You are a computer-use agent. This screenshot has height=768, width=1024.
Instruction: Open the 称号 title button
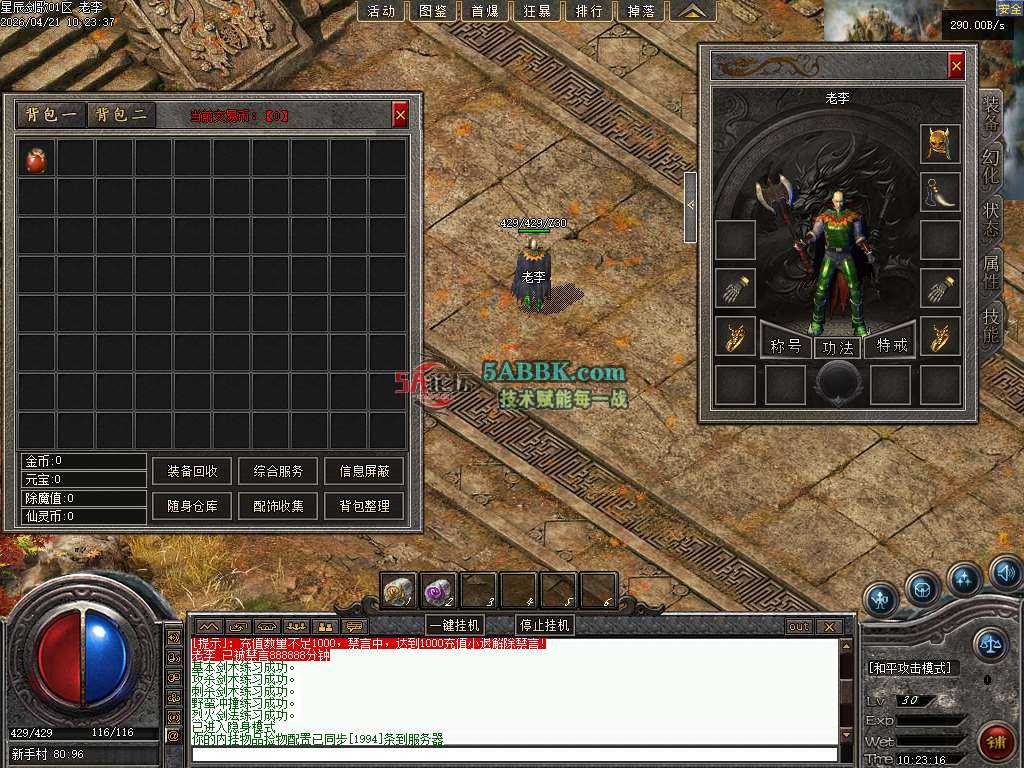(786, 347)
